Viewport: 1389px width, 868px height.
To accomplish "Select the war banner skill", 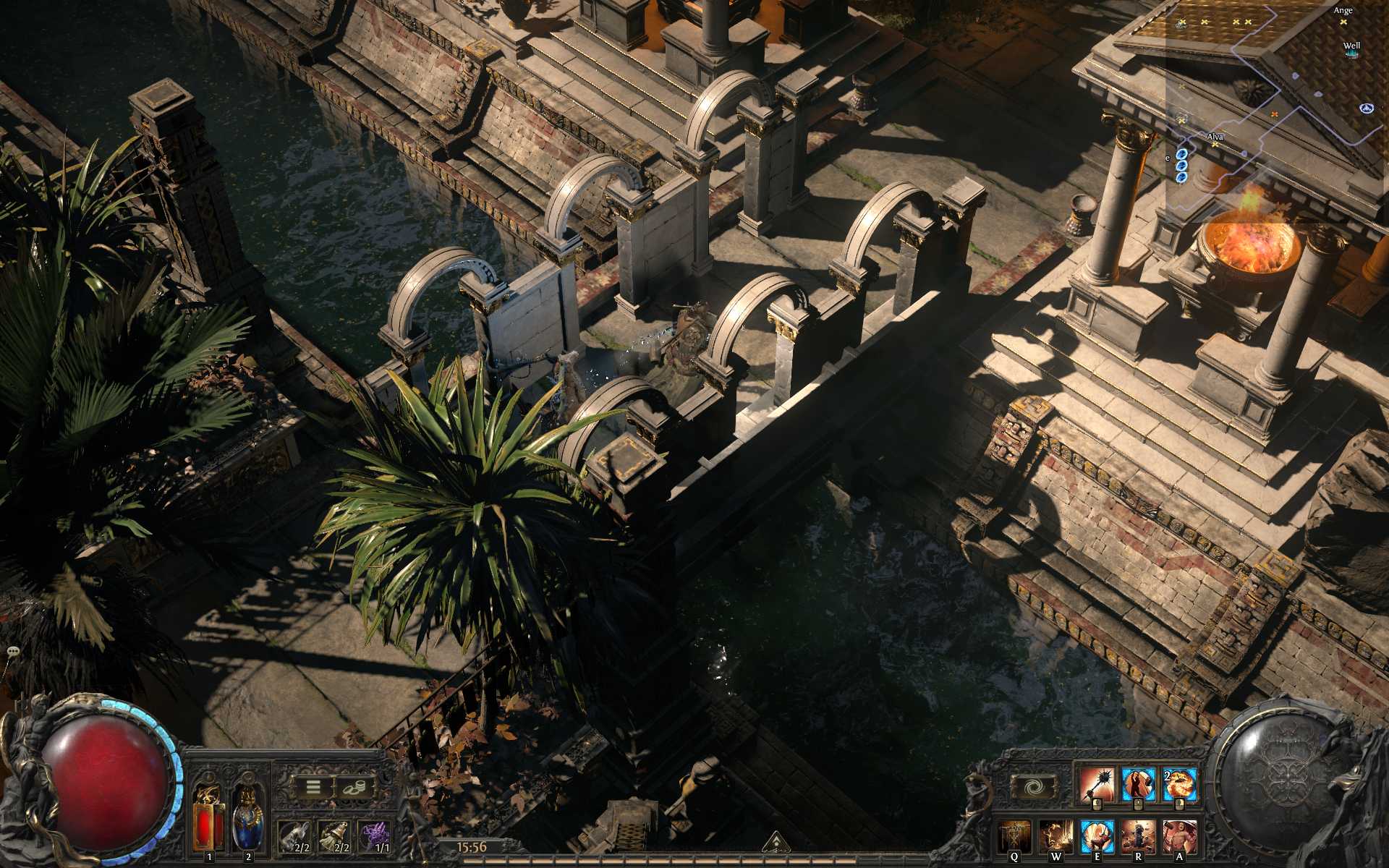I will coord(1014,836).
